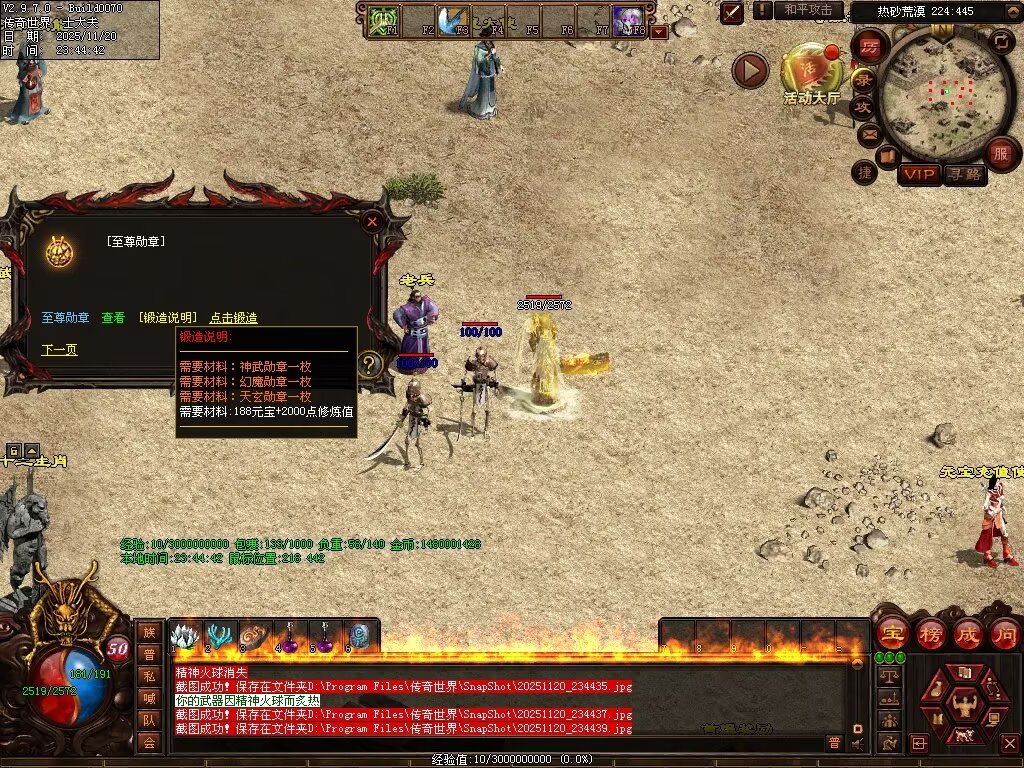Select the 查看 option in the dialog
The width and height of the screenshot is (1024, 768).
pyautogui.click(x=113, y=318)
